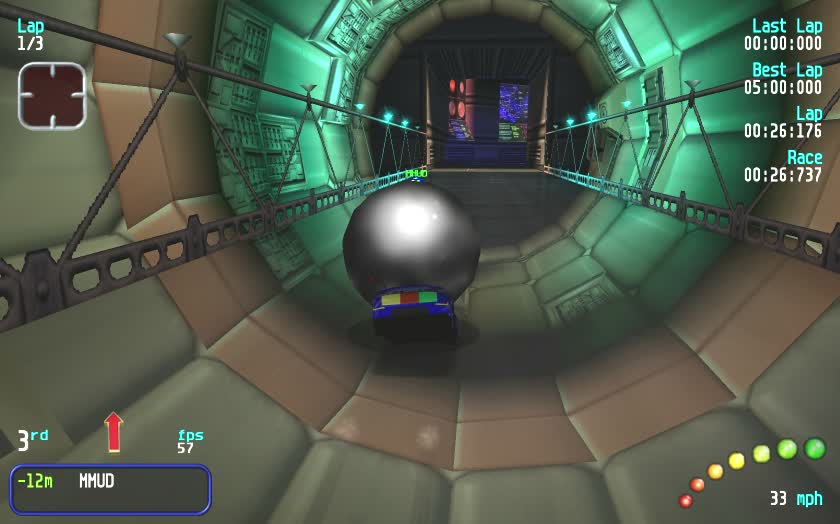This screenshot has height=524, width=840.
Task: Select the MMUD opponent distance panel
Action: [x=110, y=489]
